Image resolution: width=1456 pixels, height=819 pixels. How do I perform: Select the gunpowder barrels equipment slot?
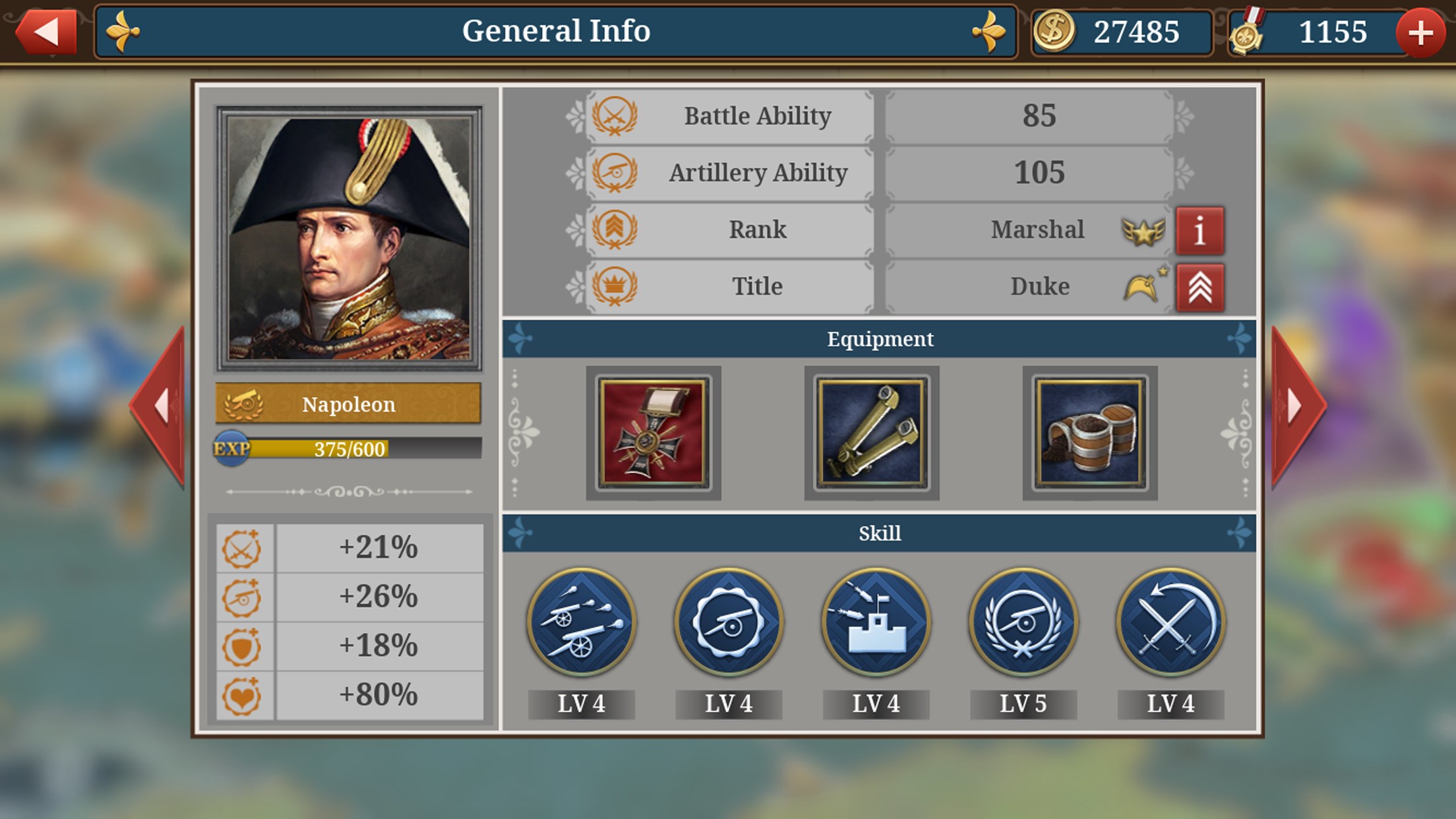click(x=1089, y=433)
